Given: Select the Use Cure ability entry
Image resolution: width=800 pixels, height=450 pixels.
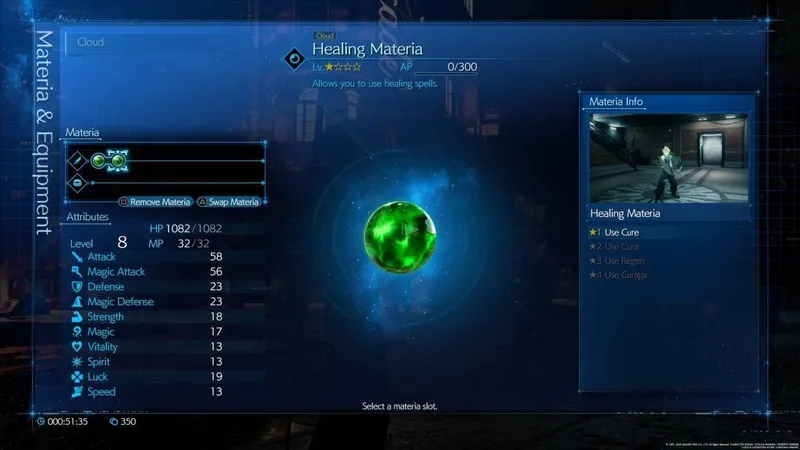Looking at the screenshot, I should (621, 232).
